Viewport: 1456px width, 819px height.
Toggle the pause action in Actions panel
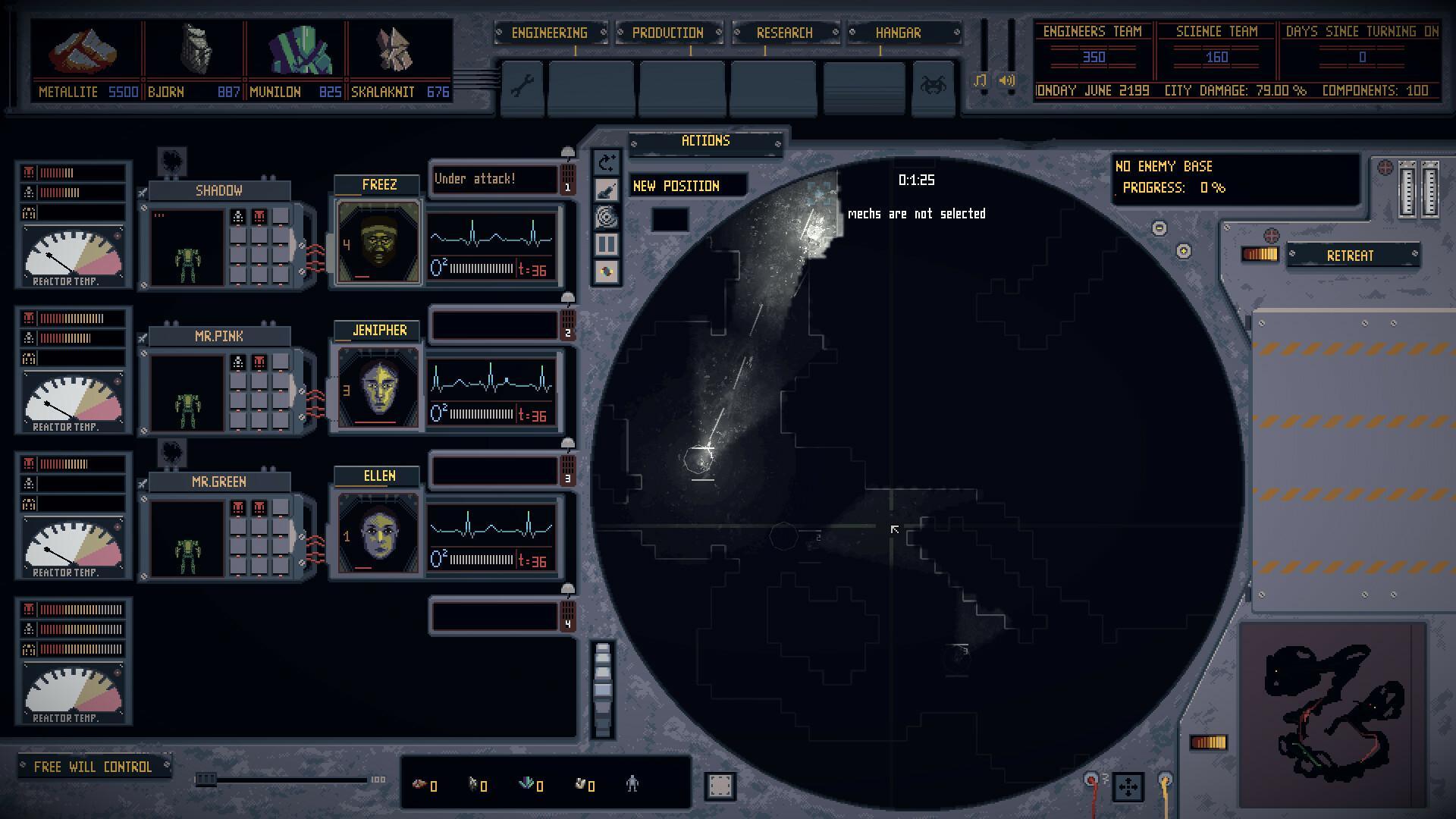605,245
